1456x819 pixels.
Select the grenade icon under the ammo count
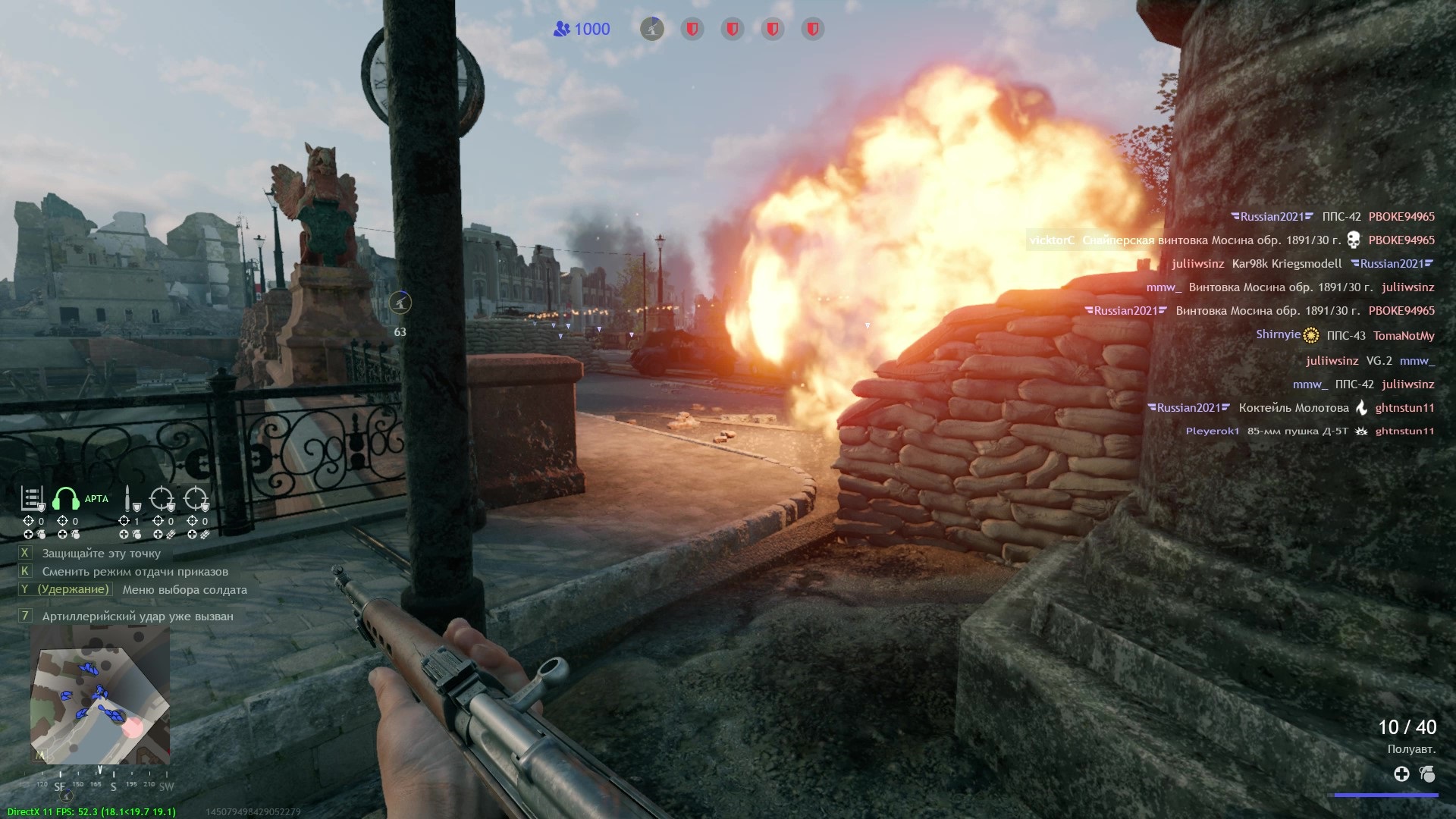coord(1427,774)
